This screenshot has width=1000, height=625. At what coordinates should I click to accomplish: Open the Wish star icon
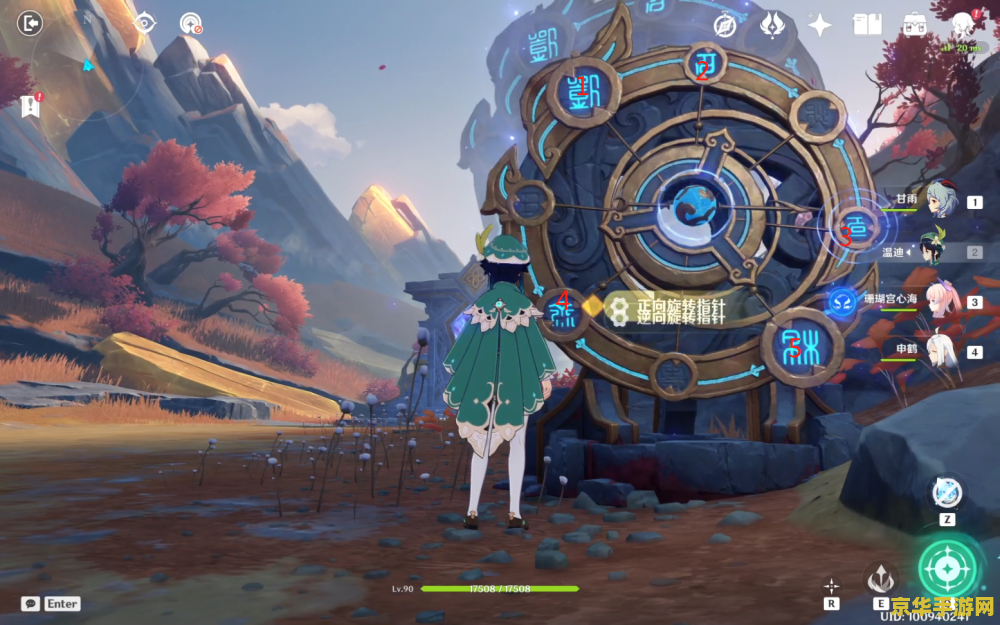(820, 25)
